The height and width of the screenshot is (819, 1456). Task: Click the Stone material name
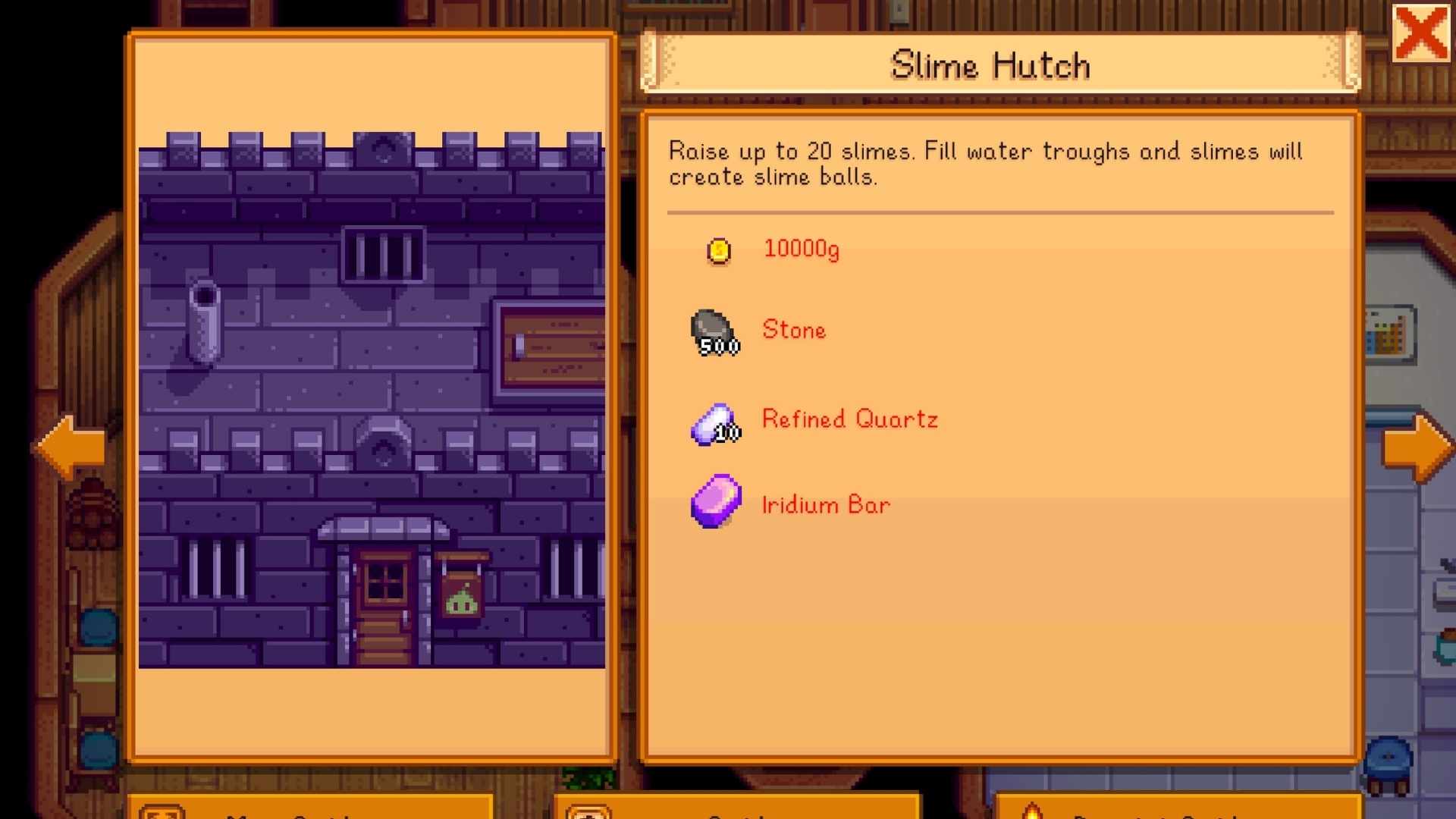[x=793, y=330]
